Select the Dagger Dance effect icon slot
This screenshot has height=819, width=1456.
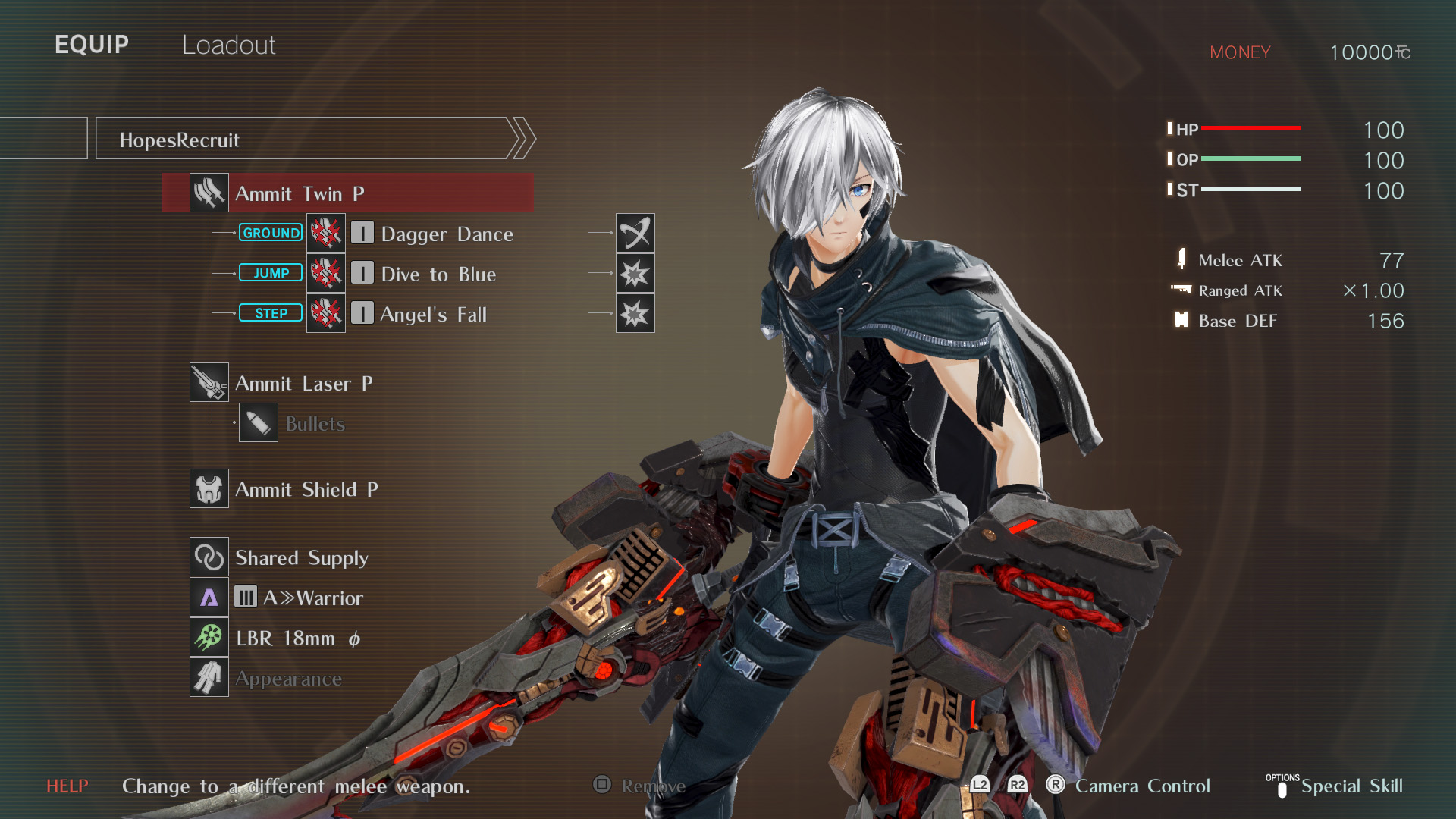tap(635, 233)
